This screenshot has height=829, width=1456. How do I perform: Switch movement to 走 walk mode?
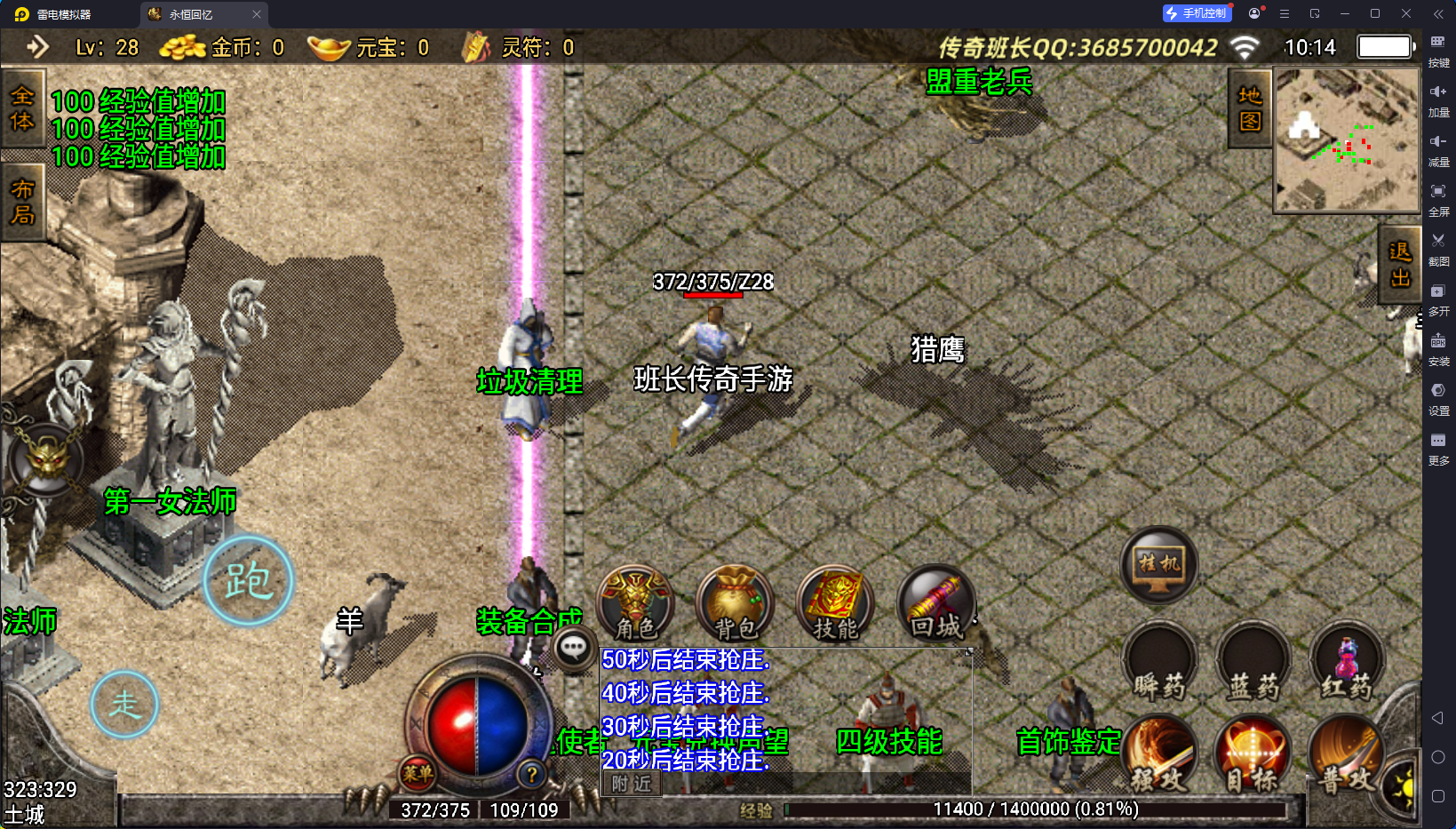(x=124, y=705)
